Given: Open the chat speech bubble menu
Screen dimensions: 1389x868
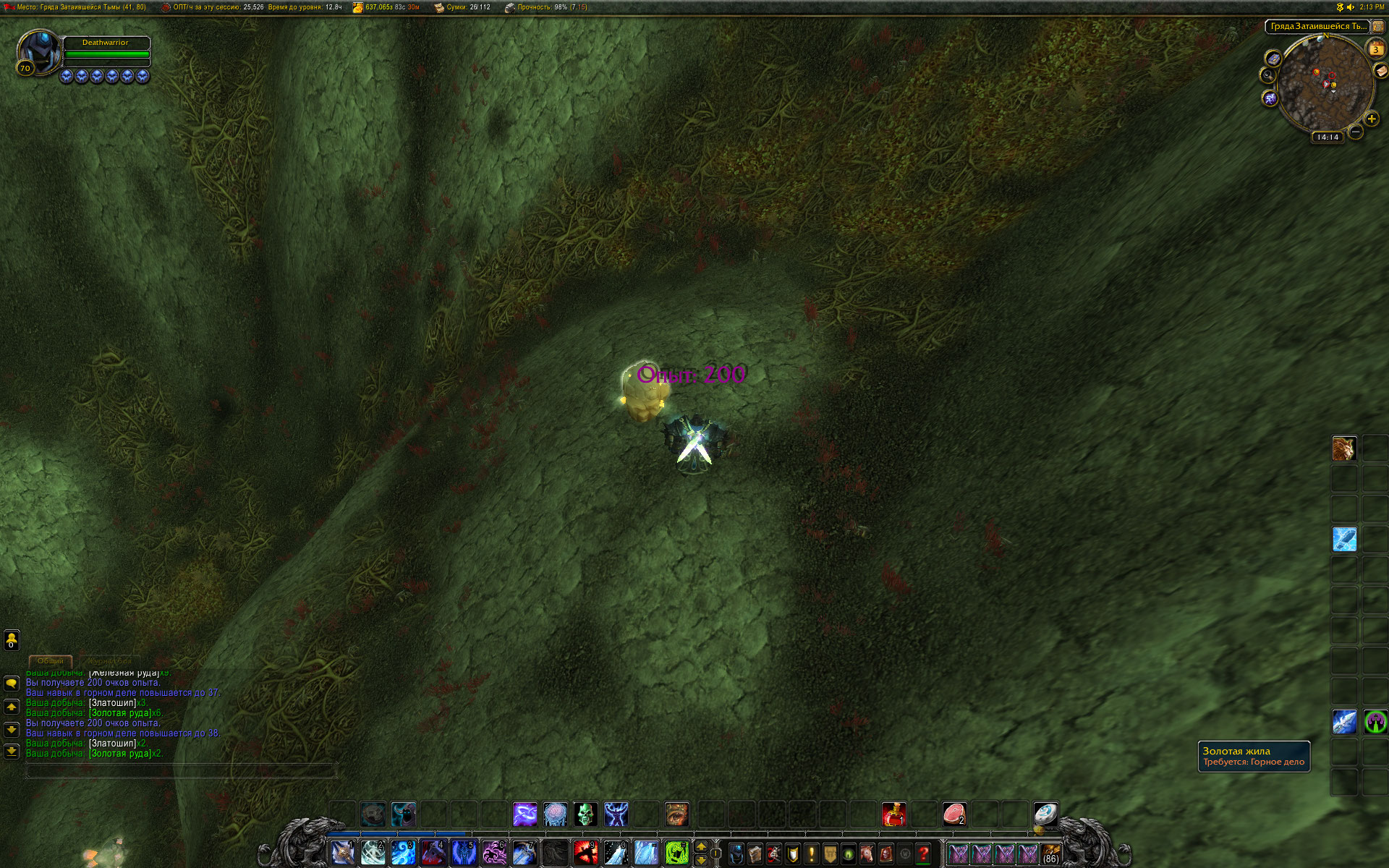Looking at the screenshot, I should (x=12, y=683).
